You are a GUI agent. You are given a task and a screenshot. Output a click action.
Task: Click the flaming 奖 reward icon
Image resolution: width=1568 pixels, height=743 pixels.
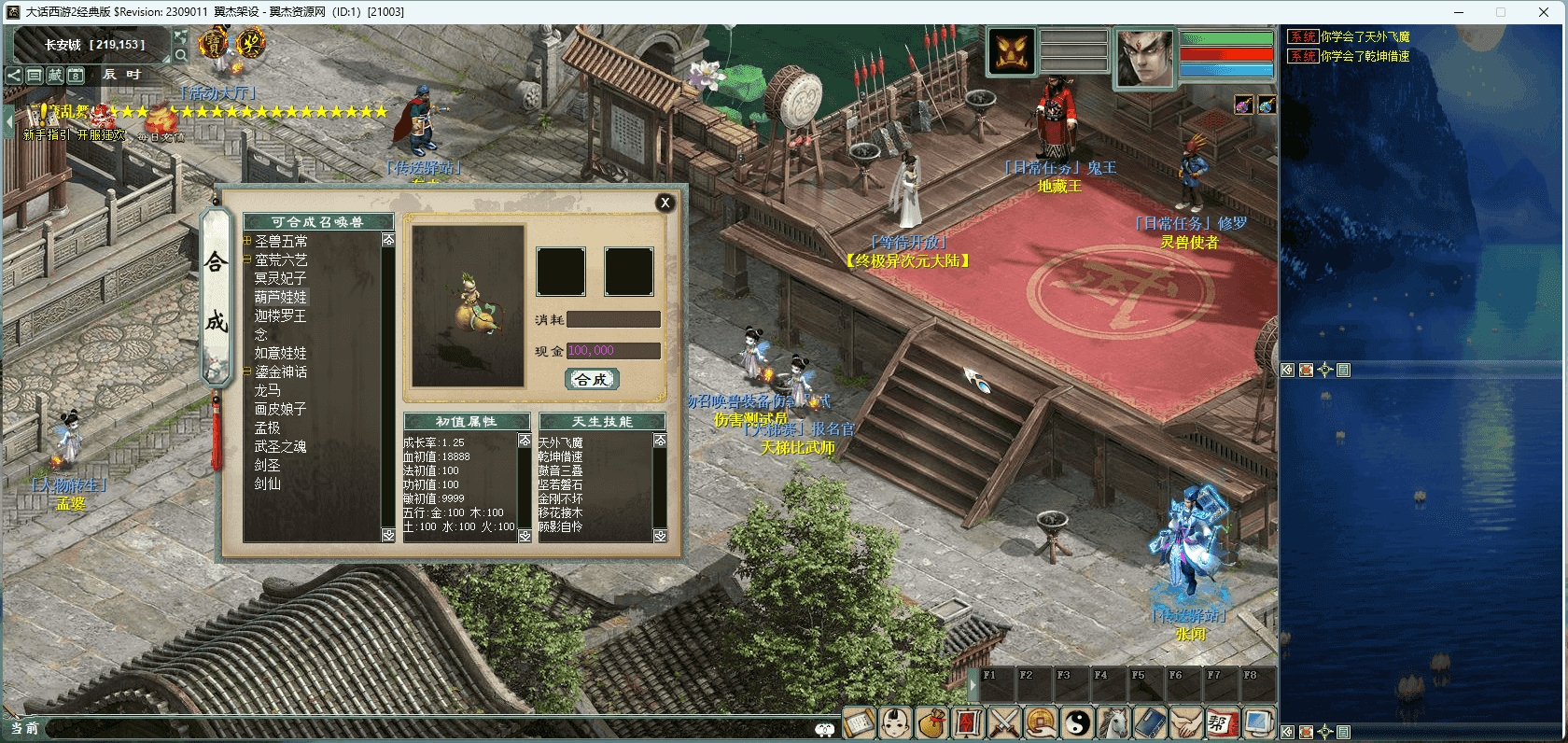tap(250, 42)
